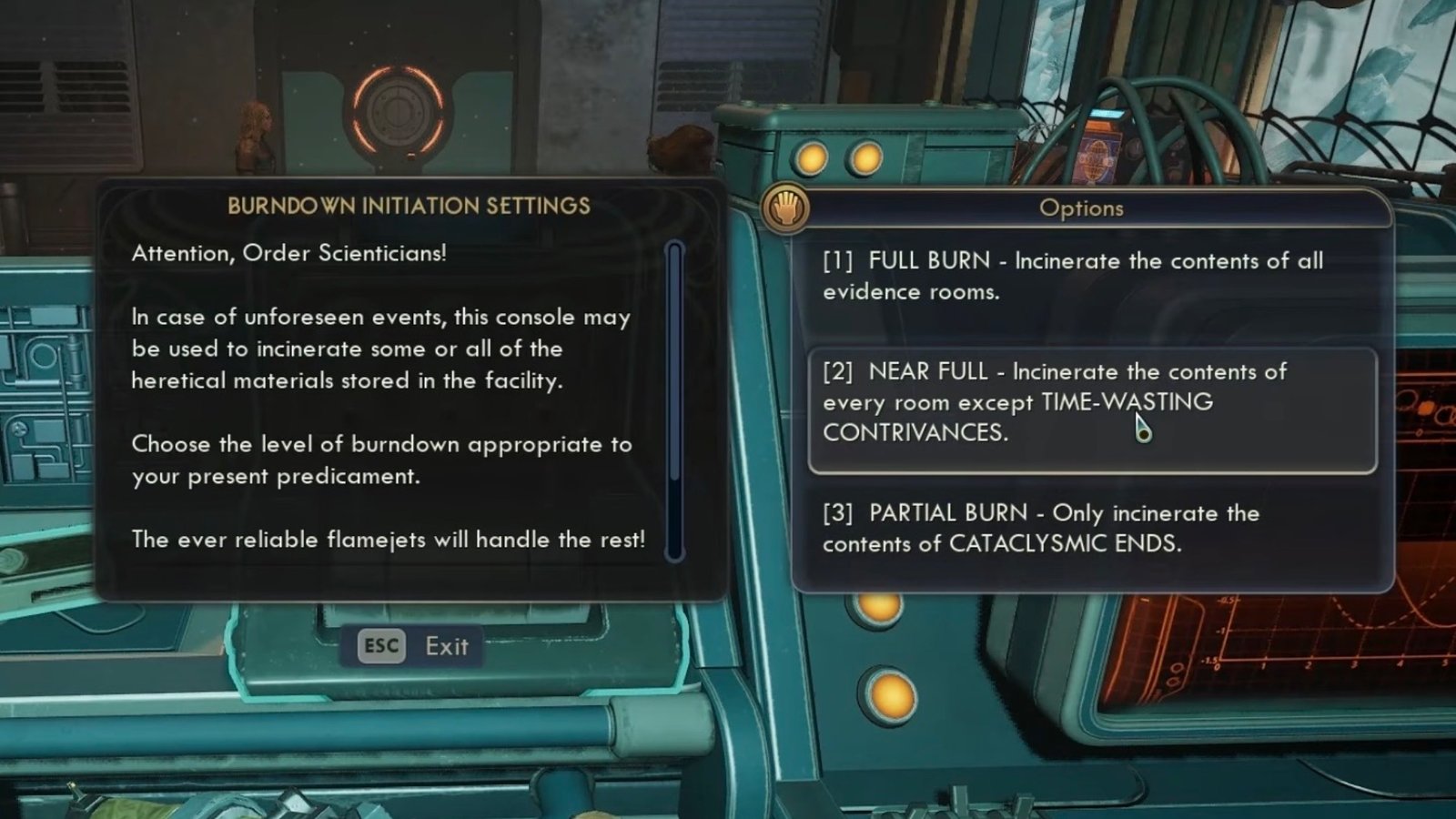This screenshot has height=819, width=1456.
Task: Click the hand interaction icon beside Options
Action: [784, 207]
